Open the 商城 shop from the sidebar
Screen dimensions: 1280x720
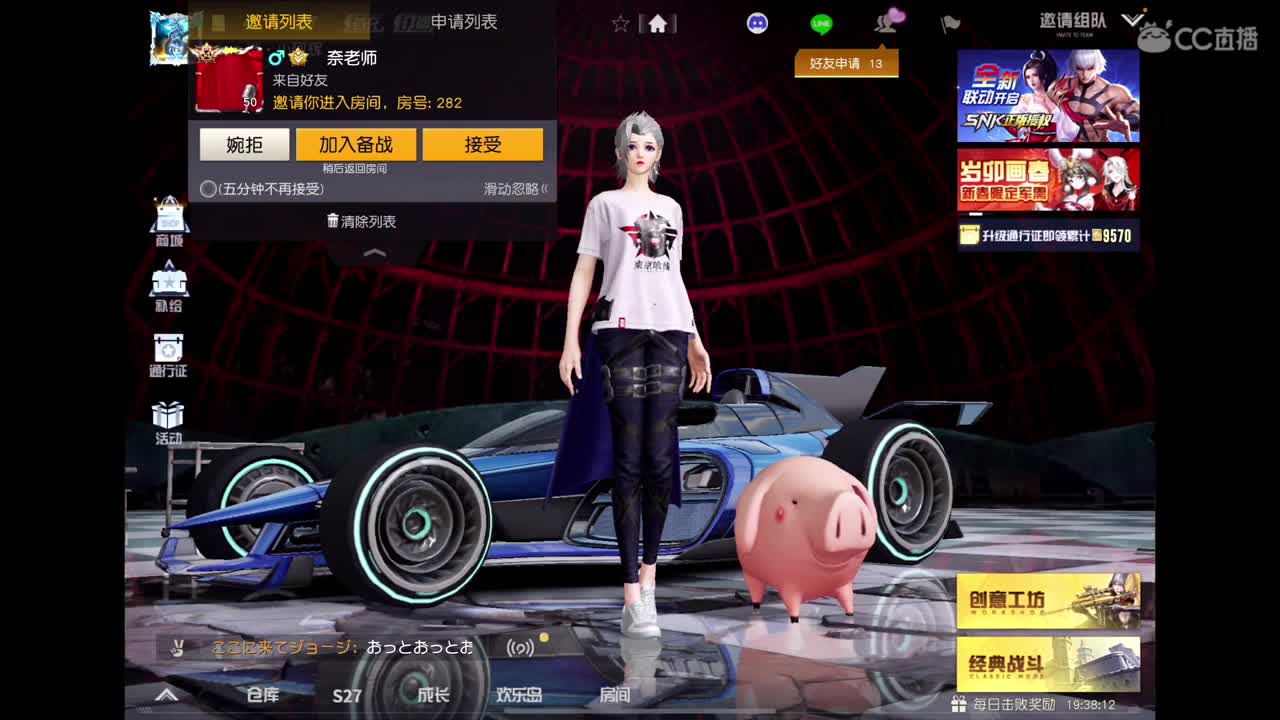click(168, 218)
